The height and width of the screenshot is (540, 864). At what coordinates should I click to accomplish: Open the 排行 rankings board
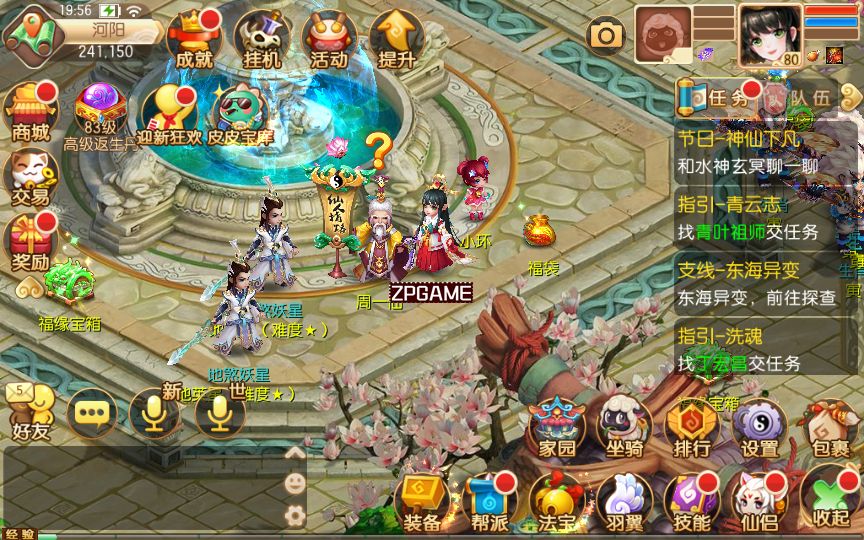point(692,430)
